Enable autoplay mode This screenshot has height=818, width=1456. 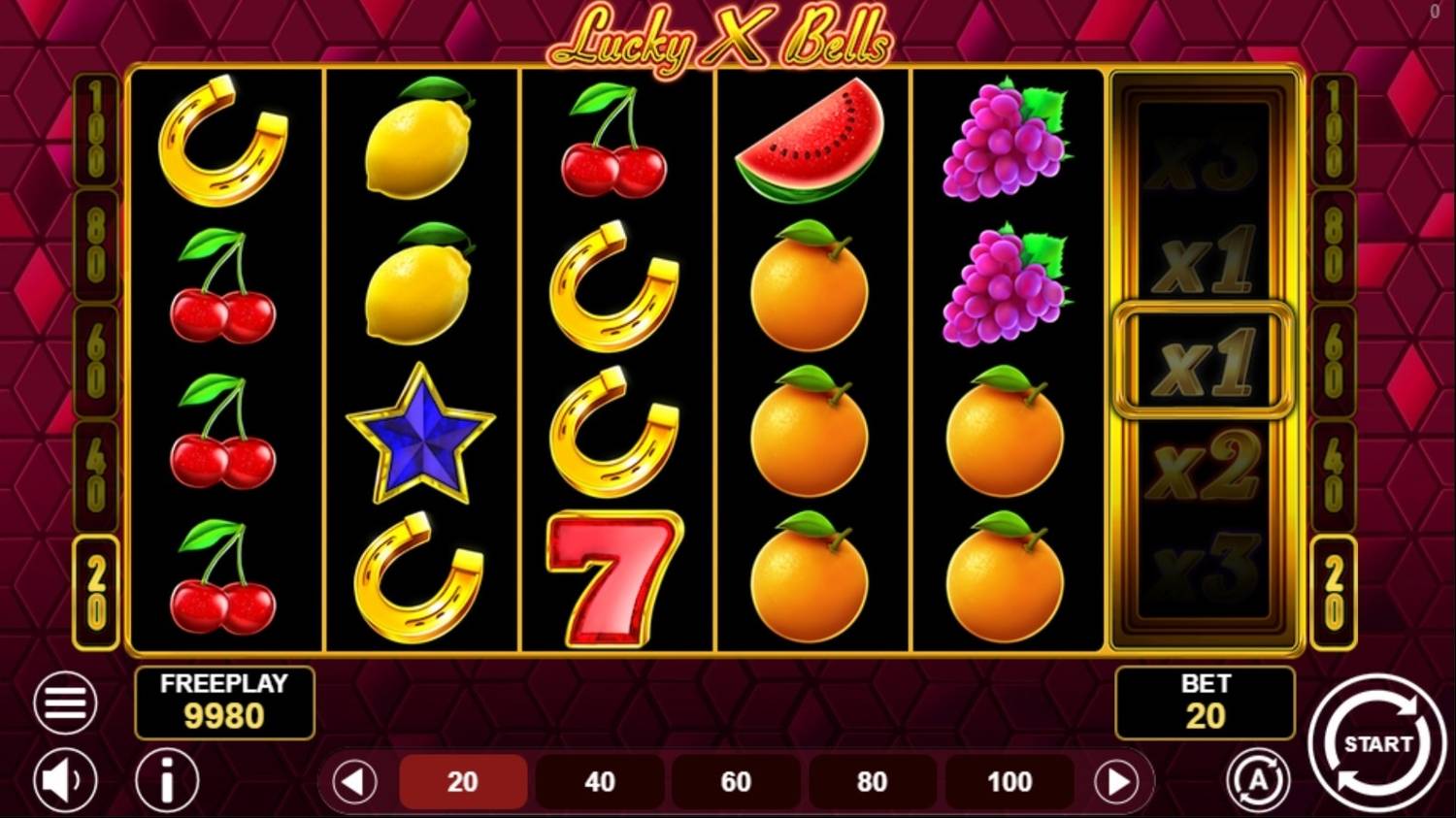click(x=1260, y=779)
